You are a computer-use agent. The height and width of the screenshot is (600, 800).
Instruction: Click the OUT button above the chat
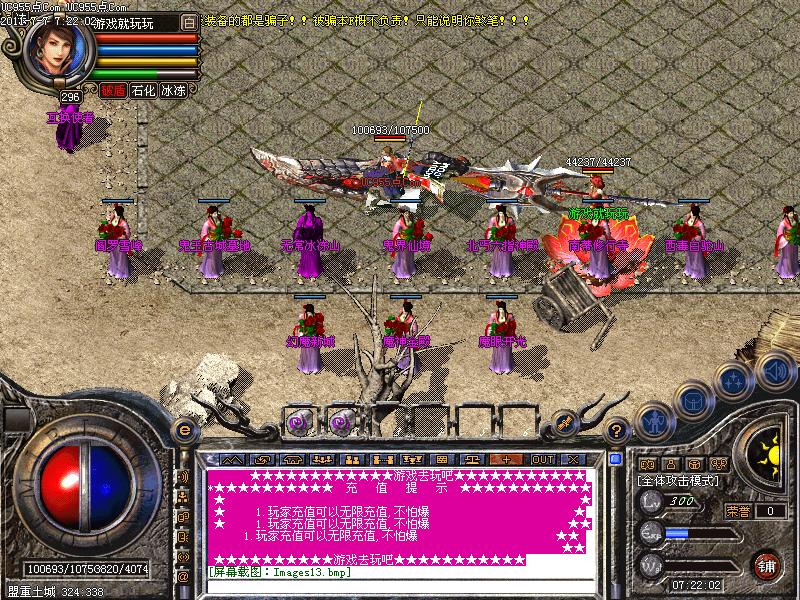[x=542, y=459]
